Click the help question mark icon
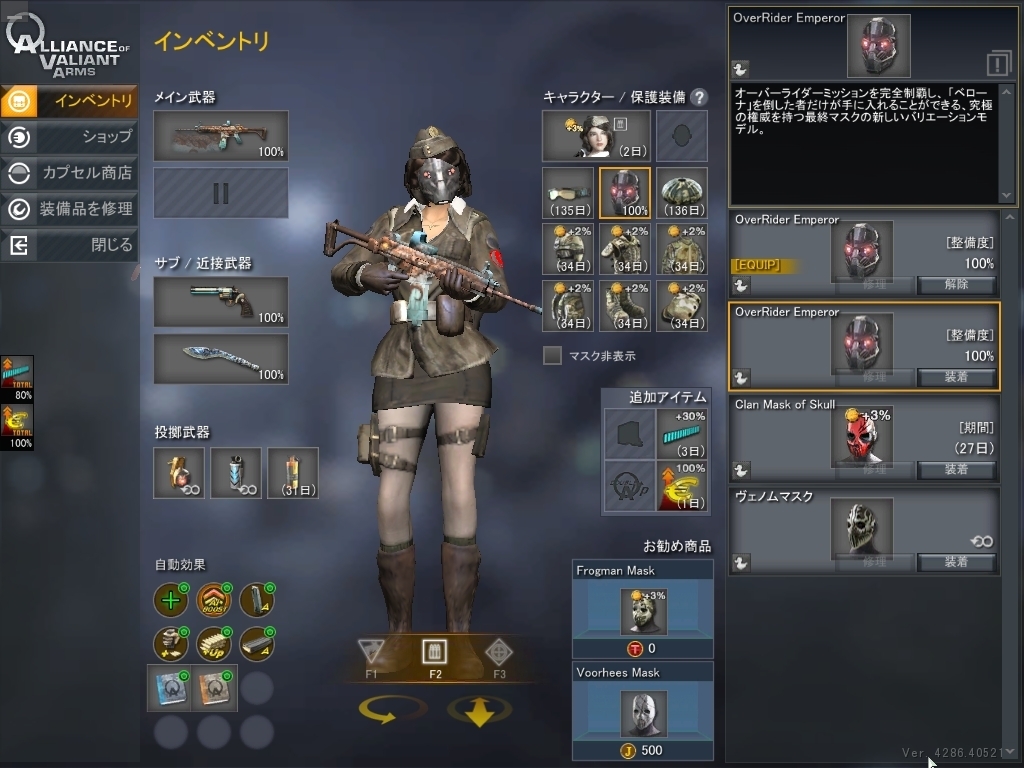This screenshot has width=1024, height=768. [x=699, y=97]
